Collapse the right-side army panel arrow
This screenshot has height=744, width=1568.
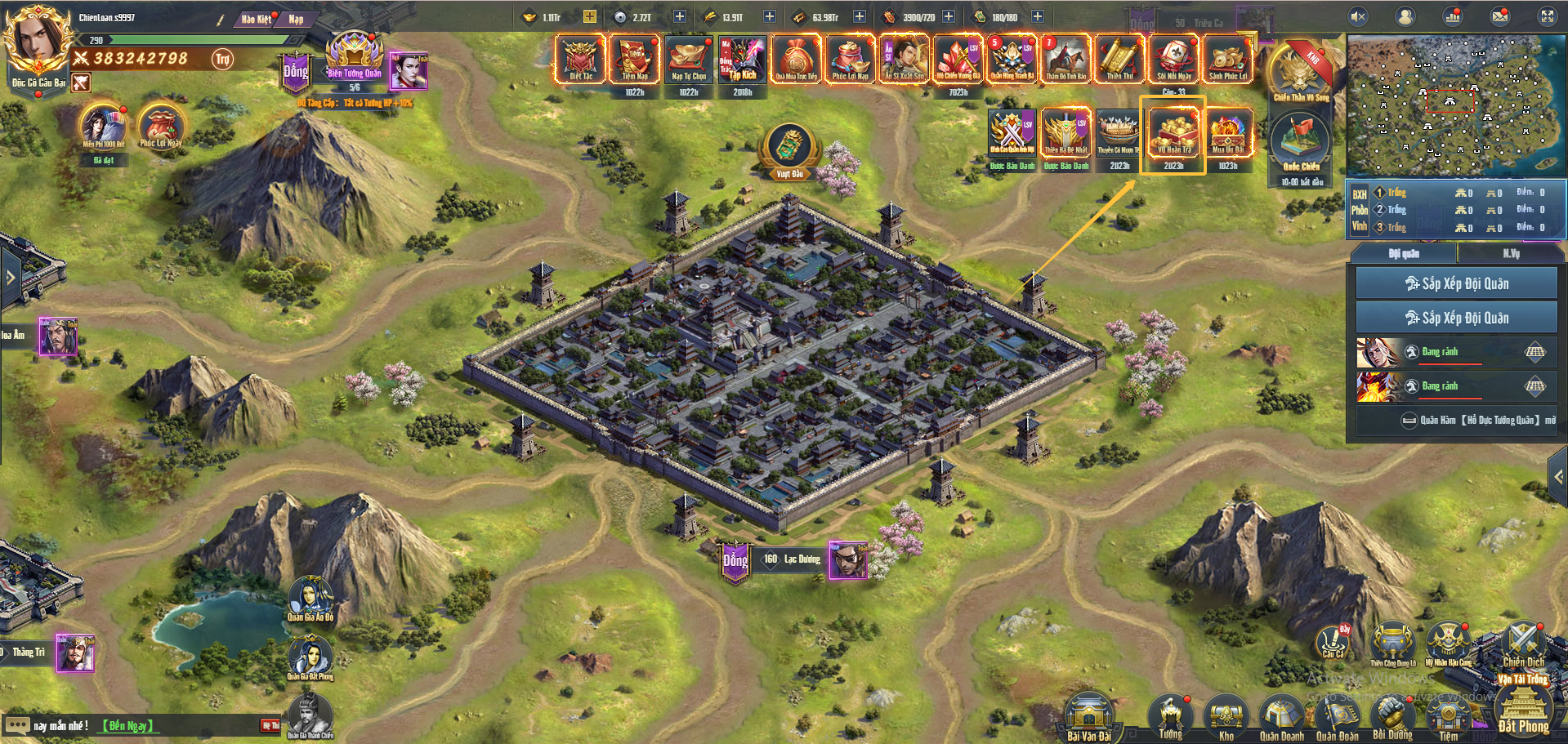[x=1558, y=477]
